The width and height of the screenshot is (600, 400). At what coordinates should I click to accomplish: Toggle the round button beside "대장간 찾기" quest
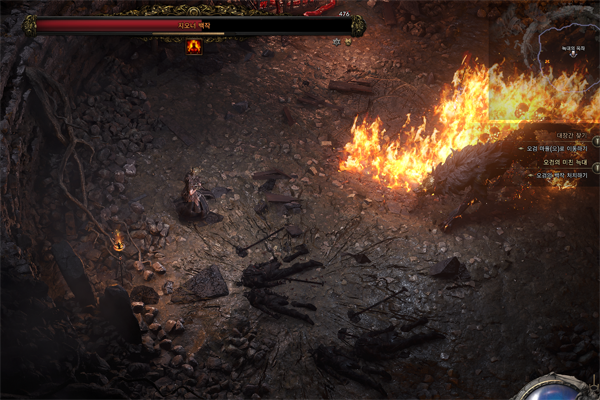point(596,140)
